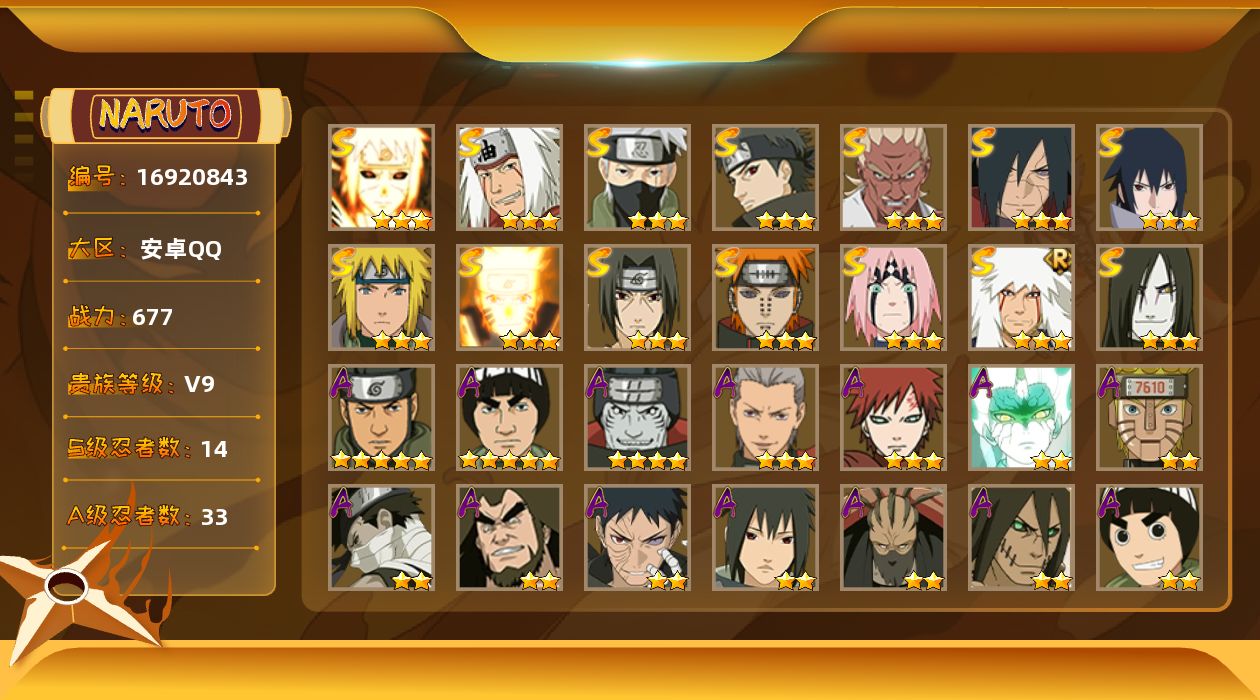The height and width of the screenshot is (700, 1260).
Task: Choose the bowl-cut Might Guy portrait
Action: pos(510,418)
